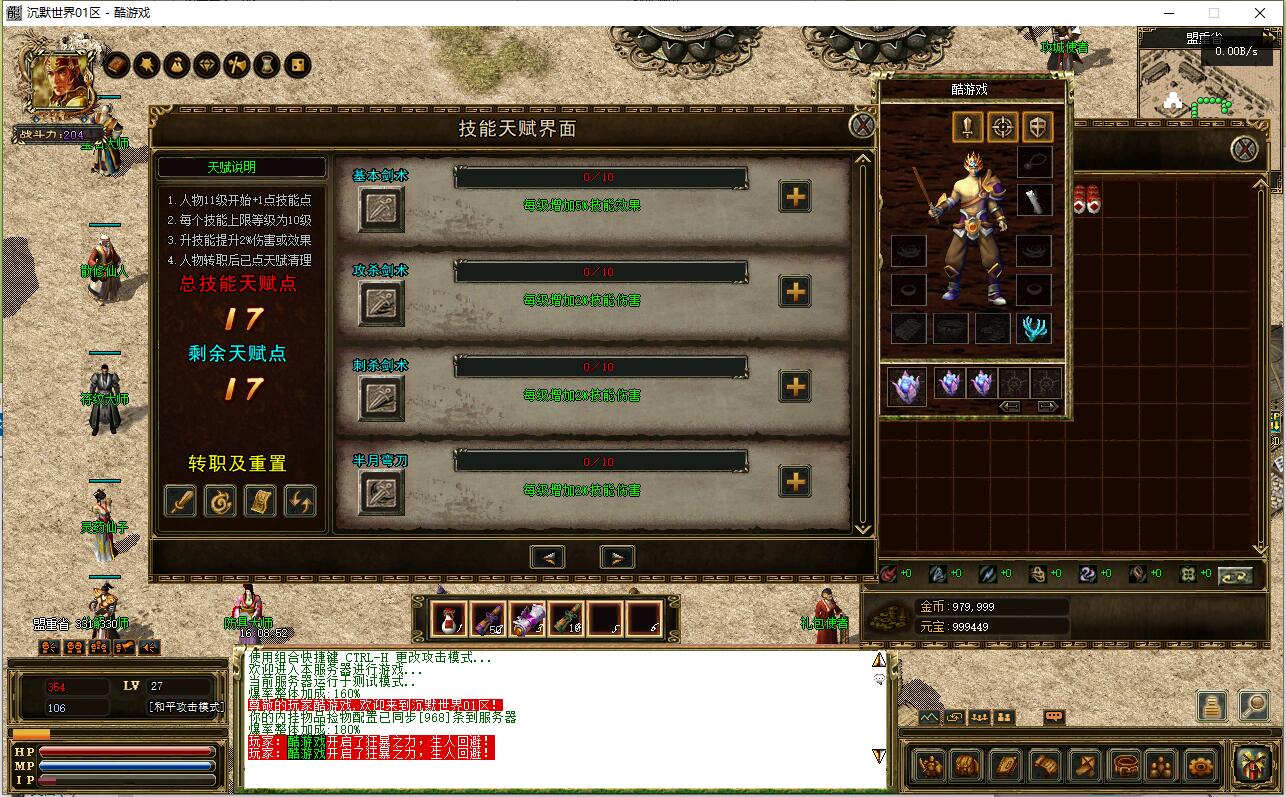Increase the 刺杀剑术 skill level
Image resolution: width=1286 pixels, height=797 pixels.
point(795,387)
